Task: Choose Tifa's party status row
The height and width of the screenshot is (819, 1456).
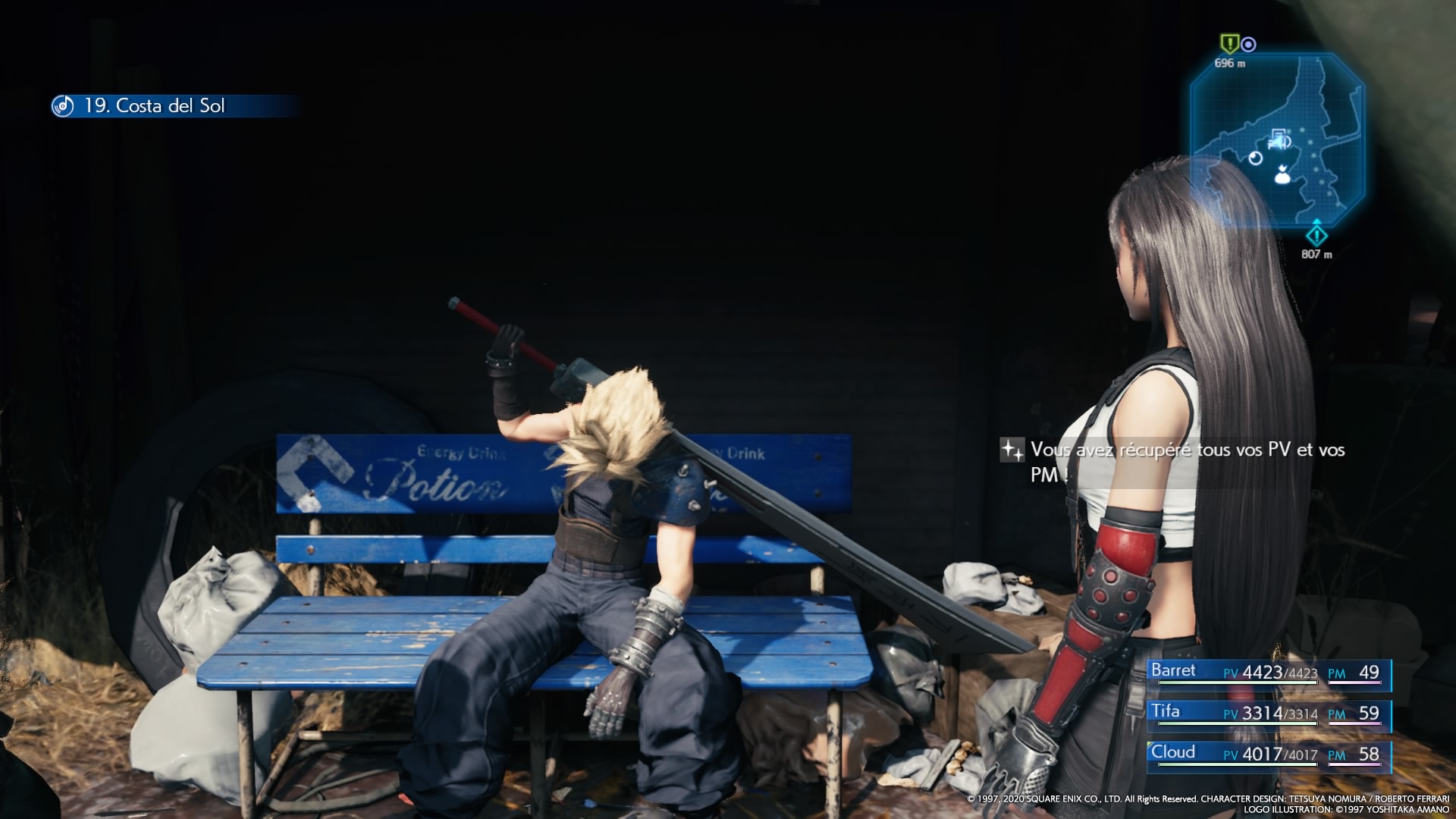Action: 1268,714
